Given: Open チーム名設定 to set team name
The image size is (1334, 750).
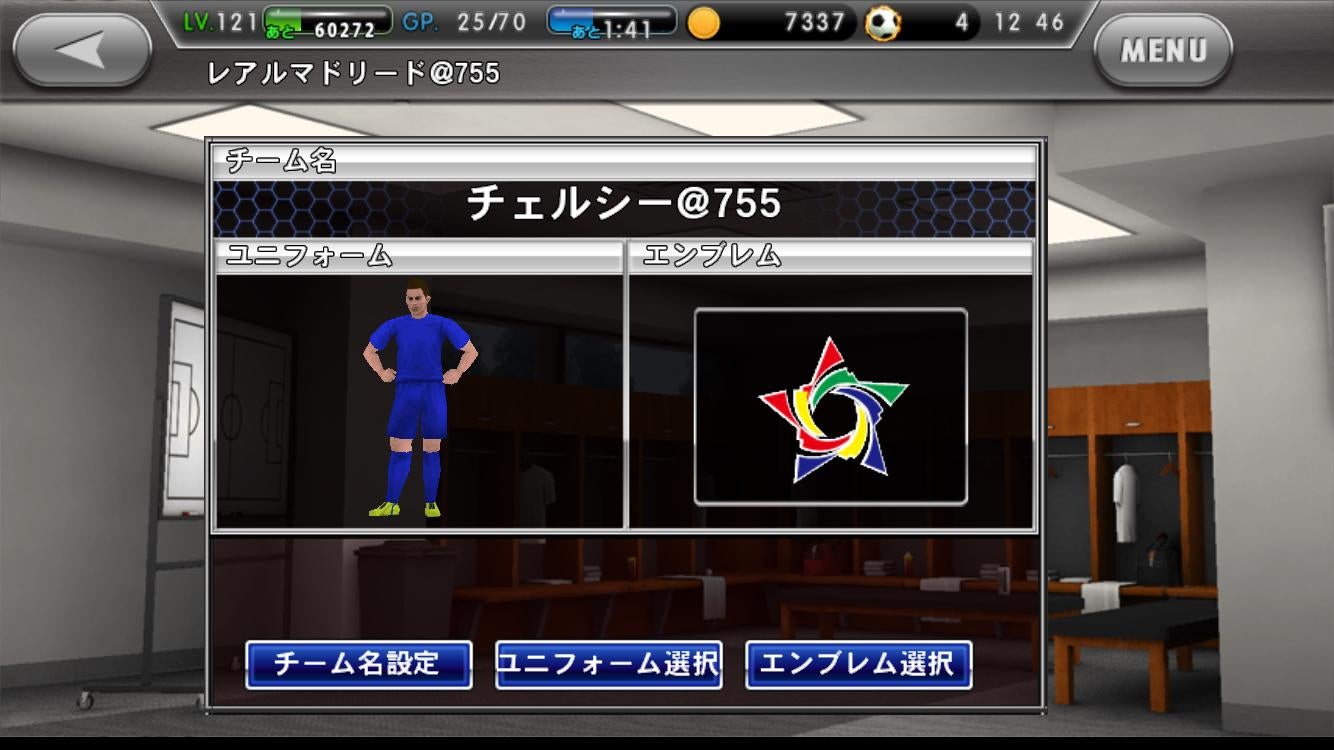Looking at the screenshot, I should coord(360,663).
